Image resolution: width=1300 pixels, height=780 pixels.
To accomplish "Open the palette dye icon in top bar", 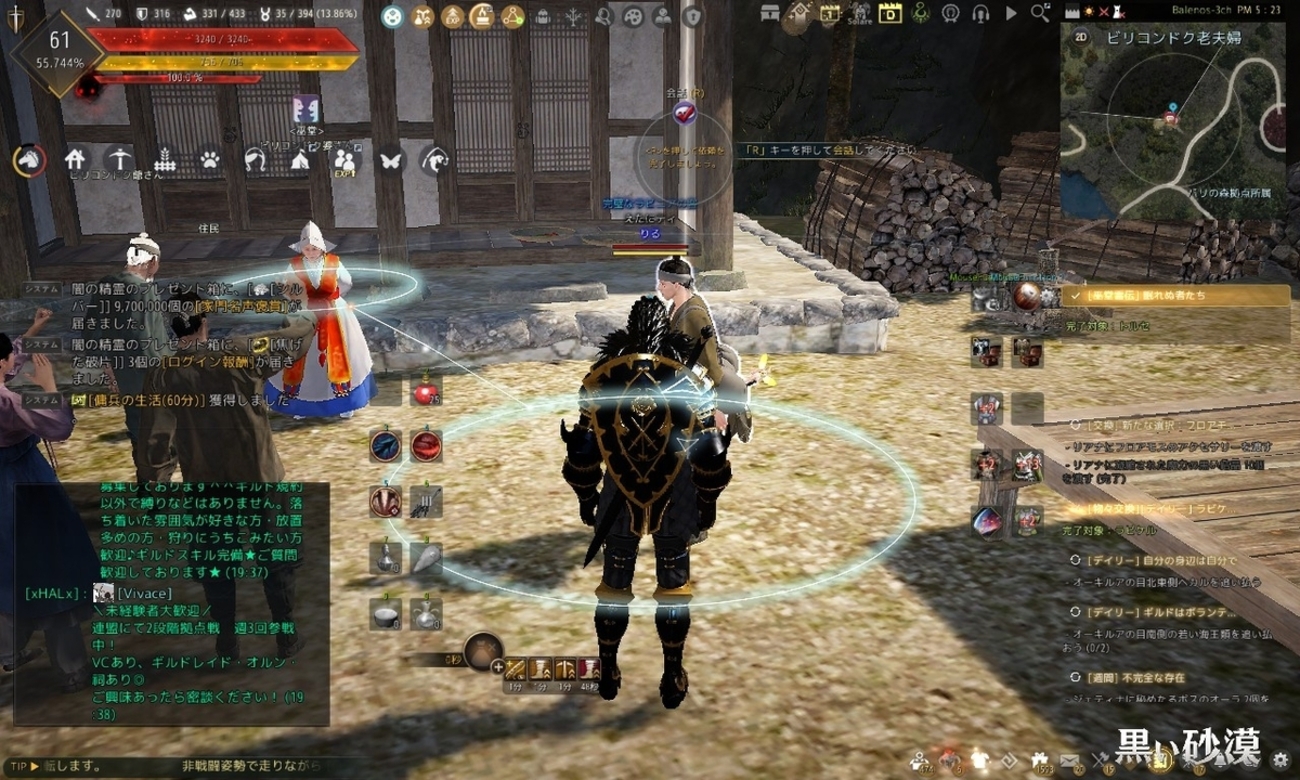I will click(632, 16).
